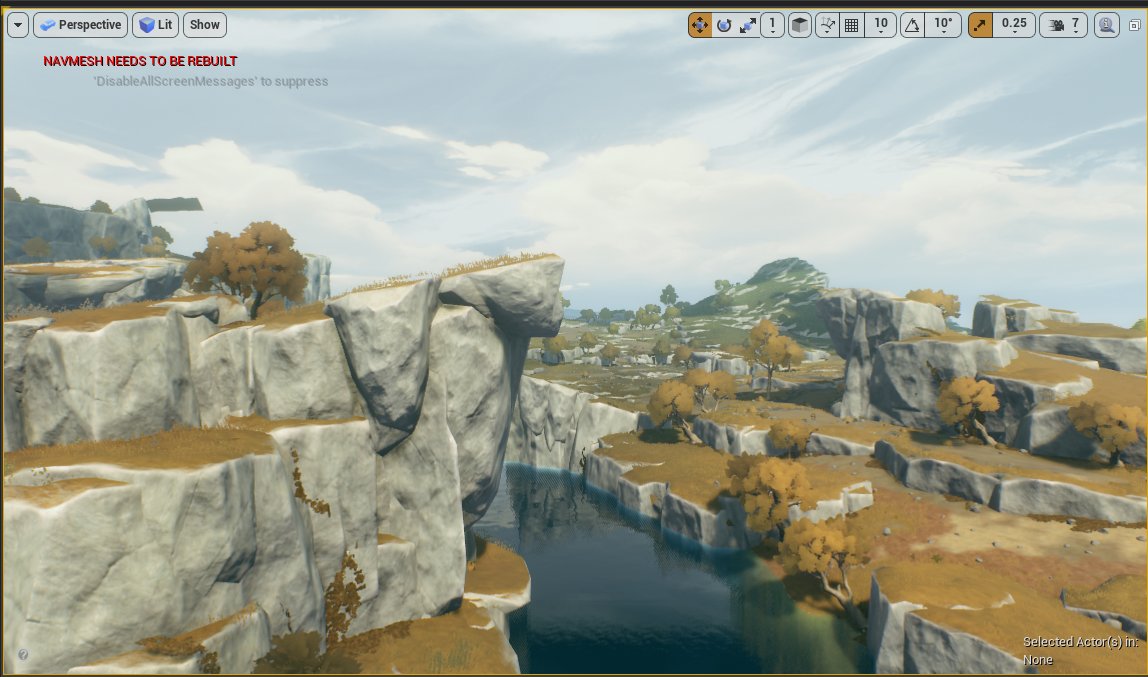
Task: Adjust the camera speed setting
Action: (x=1064, y=25)
